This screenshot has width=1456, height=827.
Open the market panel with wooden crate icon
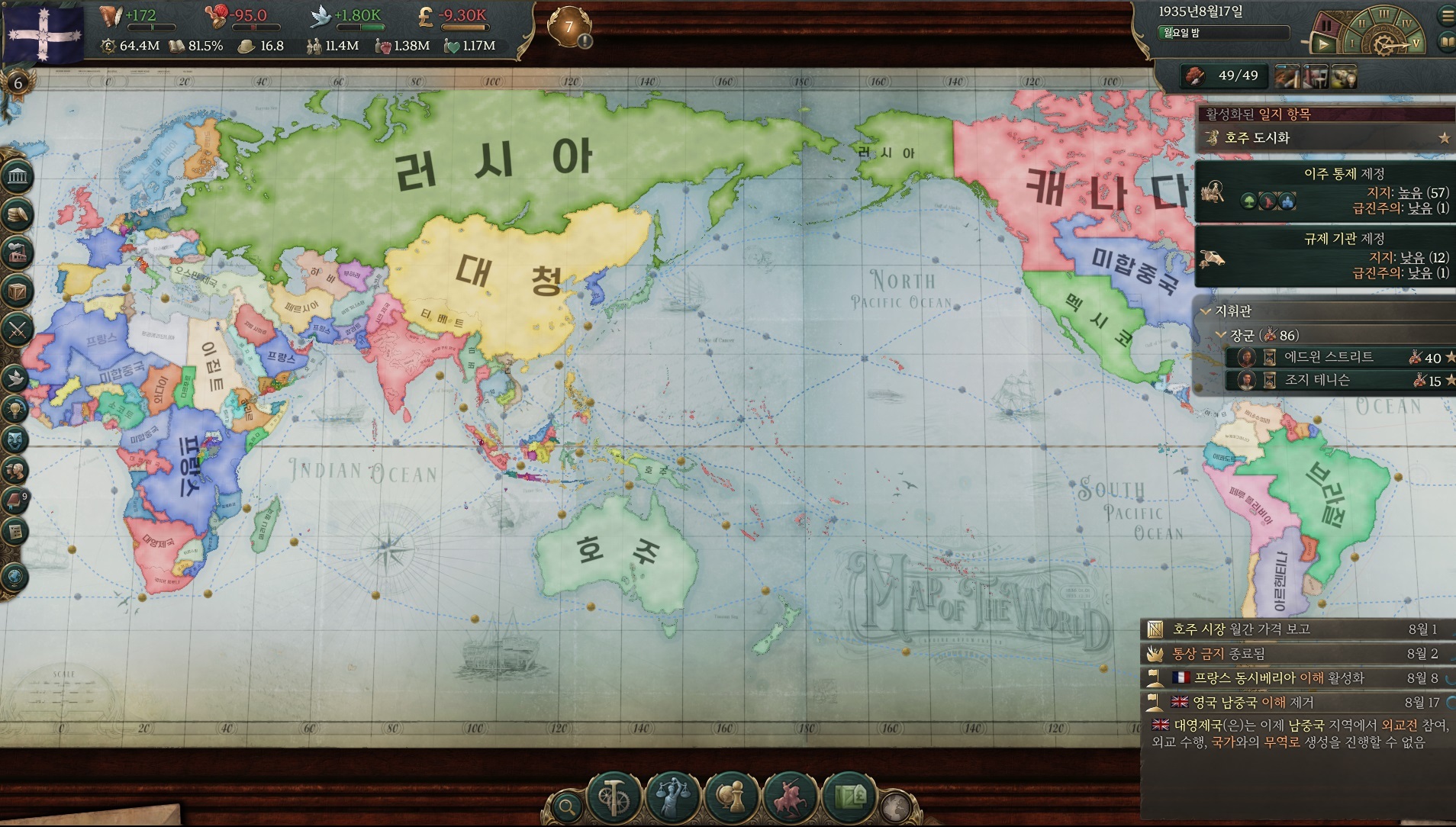point(17,291)
